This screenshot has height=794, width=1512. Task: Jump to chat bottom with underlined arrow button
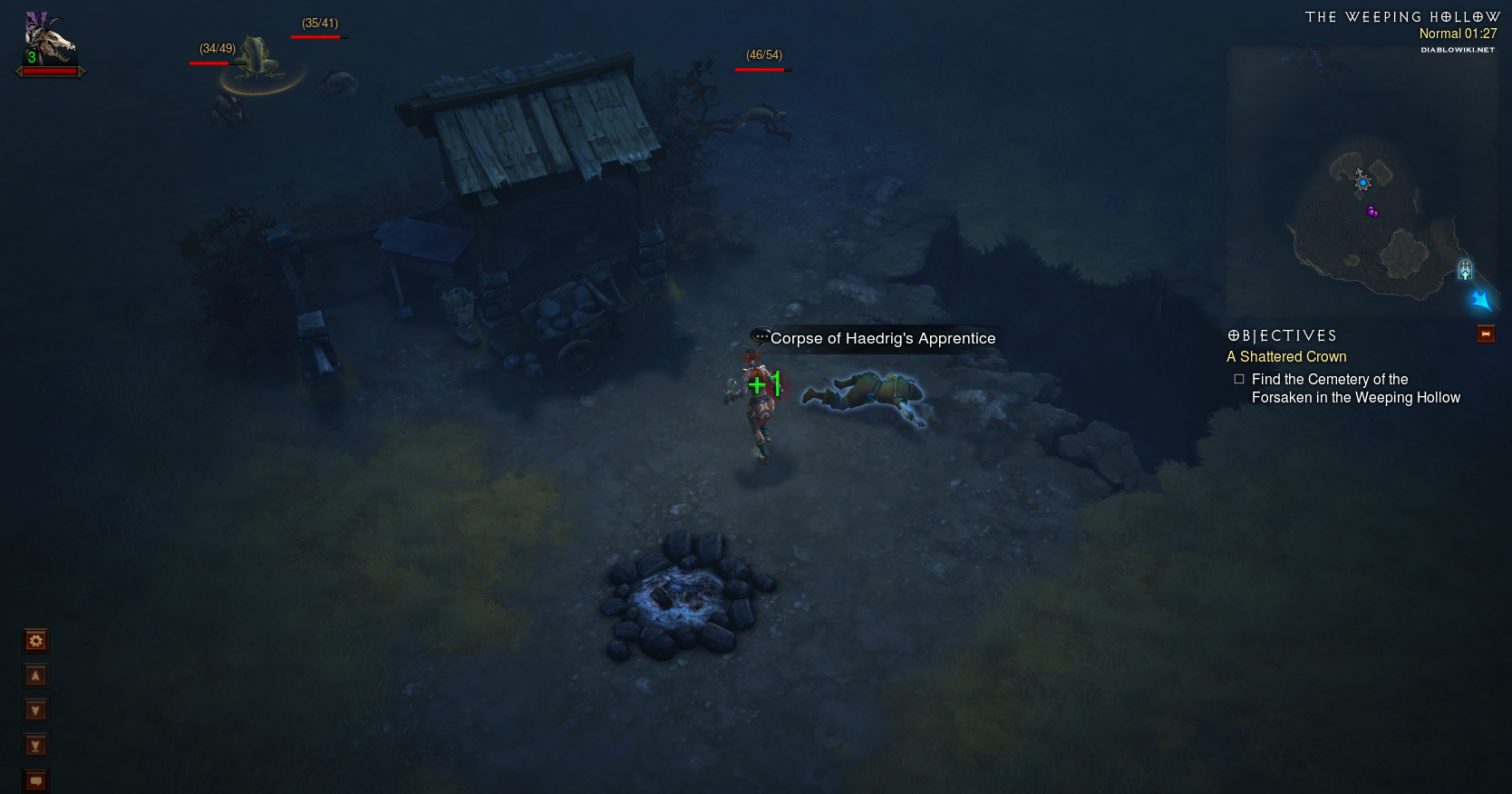click(35, 746)
